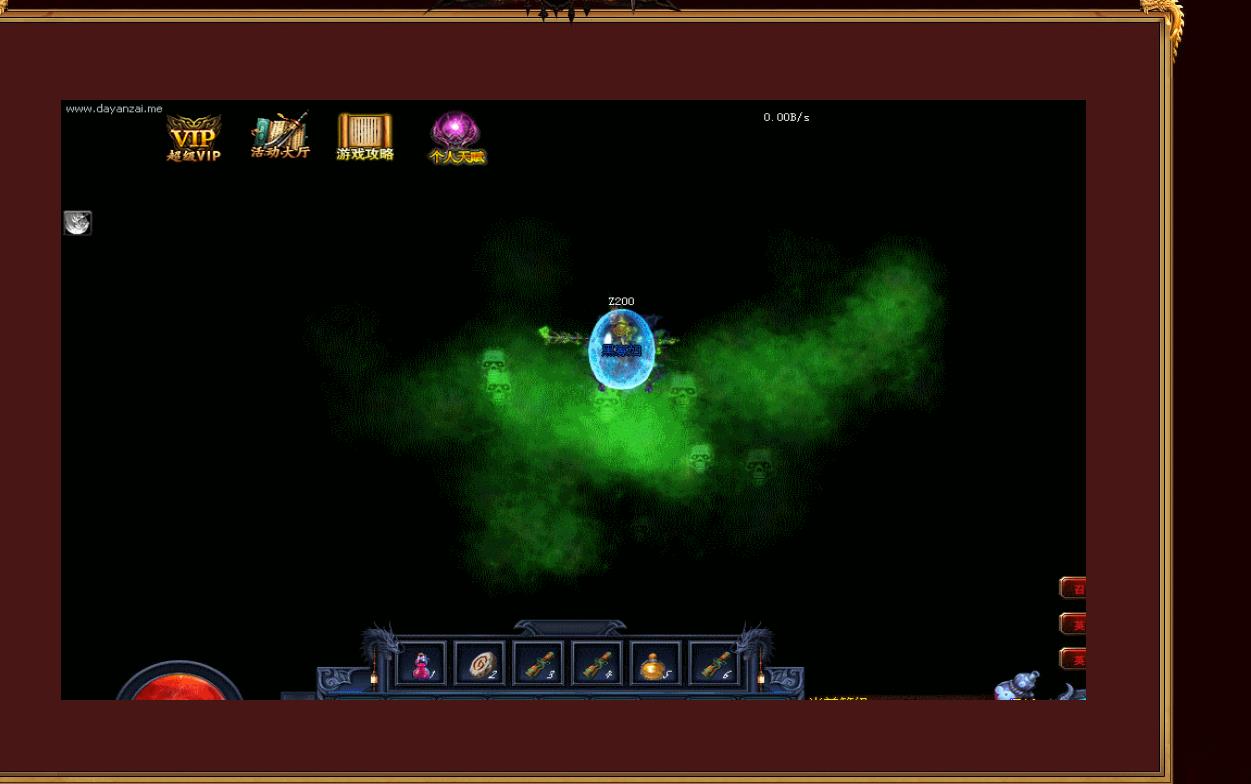The height and width of the screenshot is (784, 1251).
Task: Open the 超级VIP menu
Action: (193, 138)
